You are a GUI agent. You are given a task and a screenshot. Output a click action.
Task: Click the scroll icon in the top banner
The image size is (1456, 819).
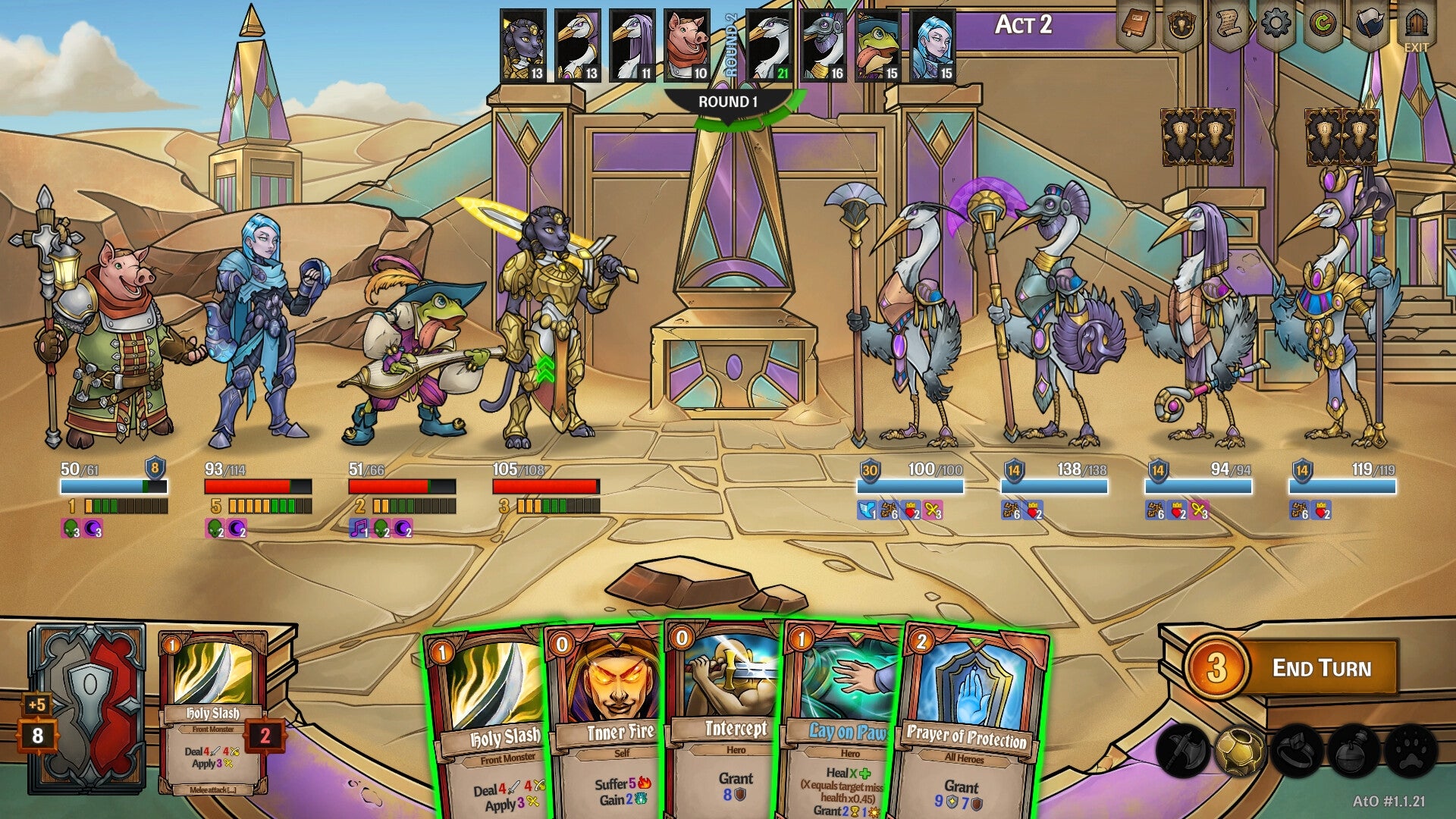1228,24
